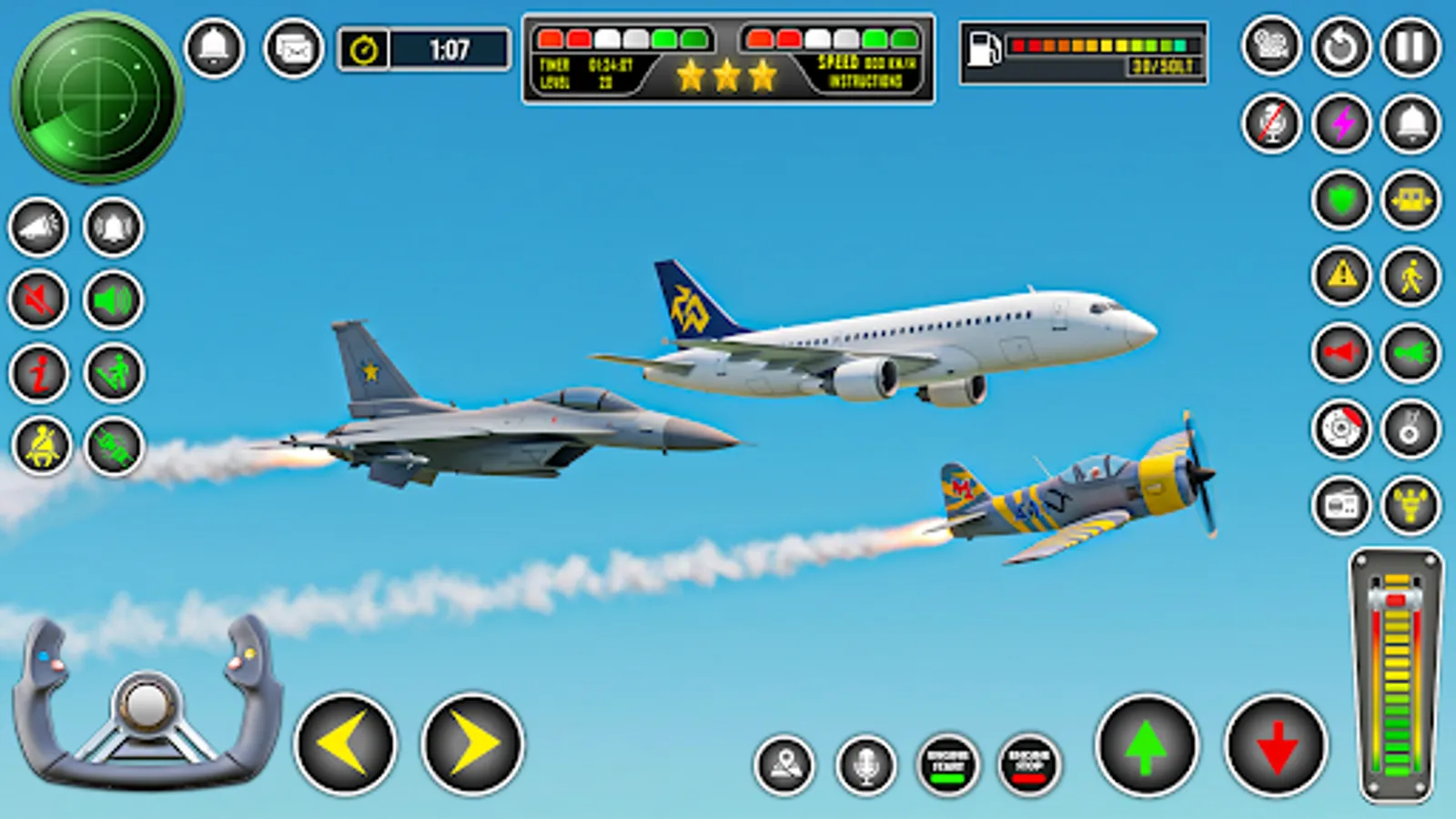Open the mail envelope inbox
The width and height of the screenshot is (1456, 819).
point(291,50)
